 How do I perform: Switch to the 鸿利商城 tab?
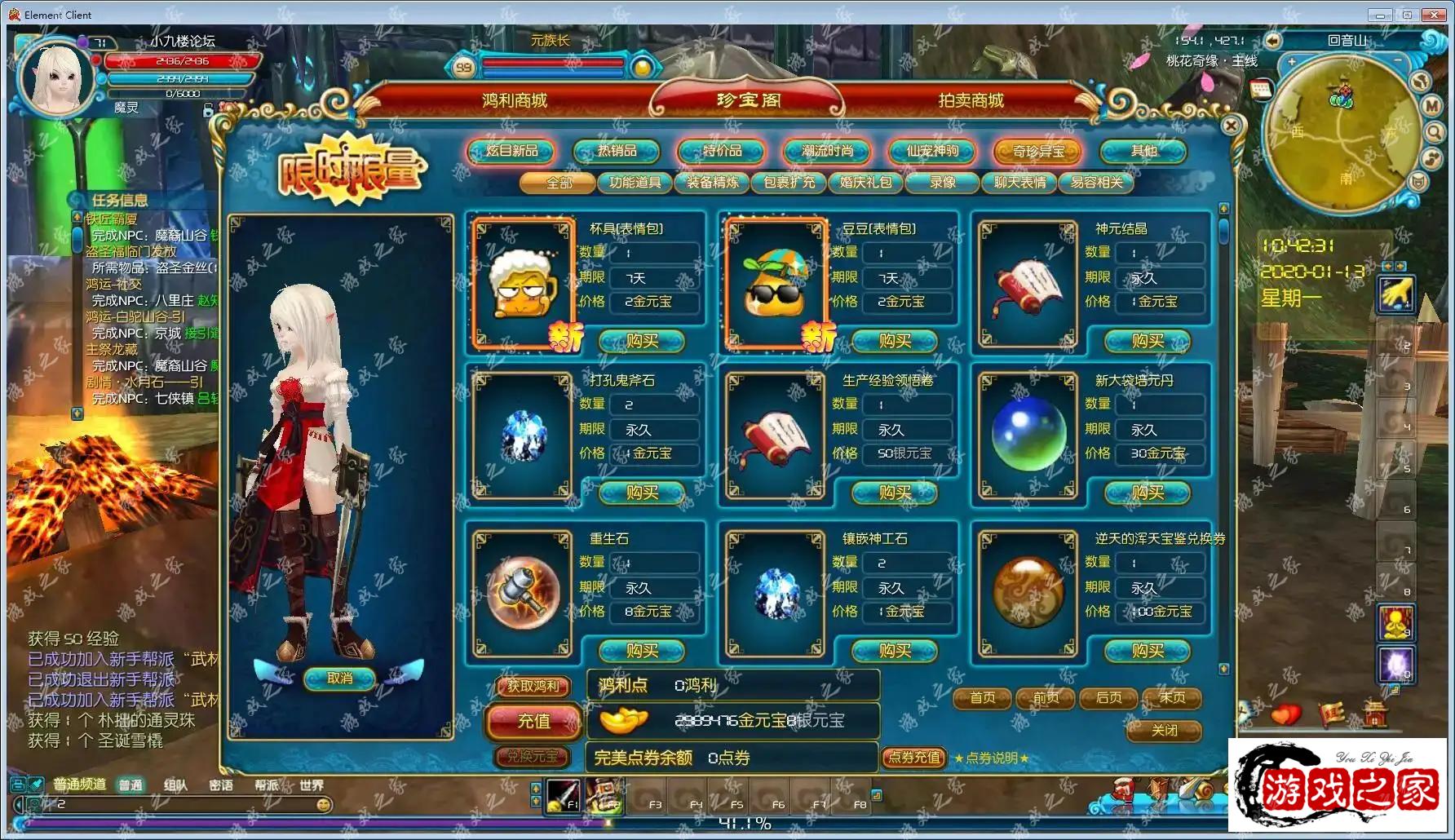(x=514, y=100)
